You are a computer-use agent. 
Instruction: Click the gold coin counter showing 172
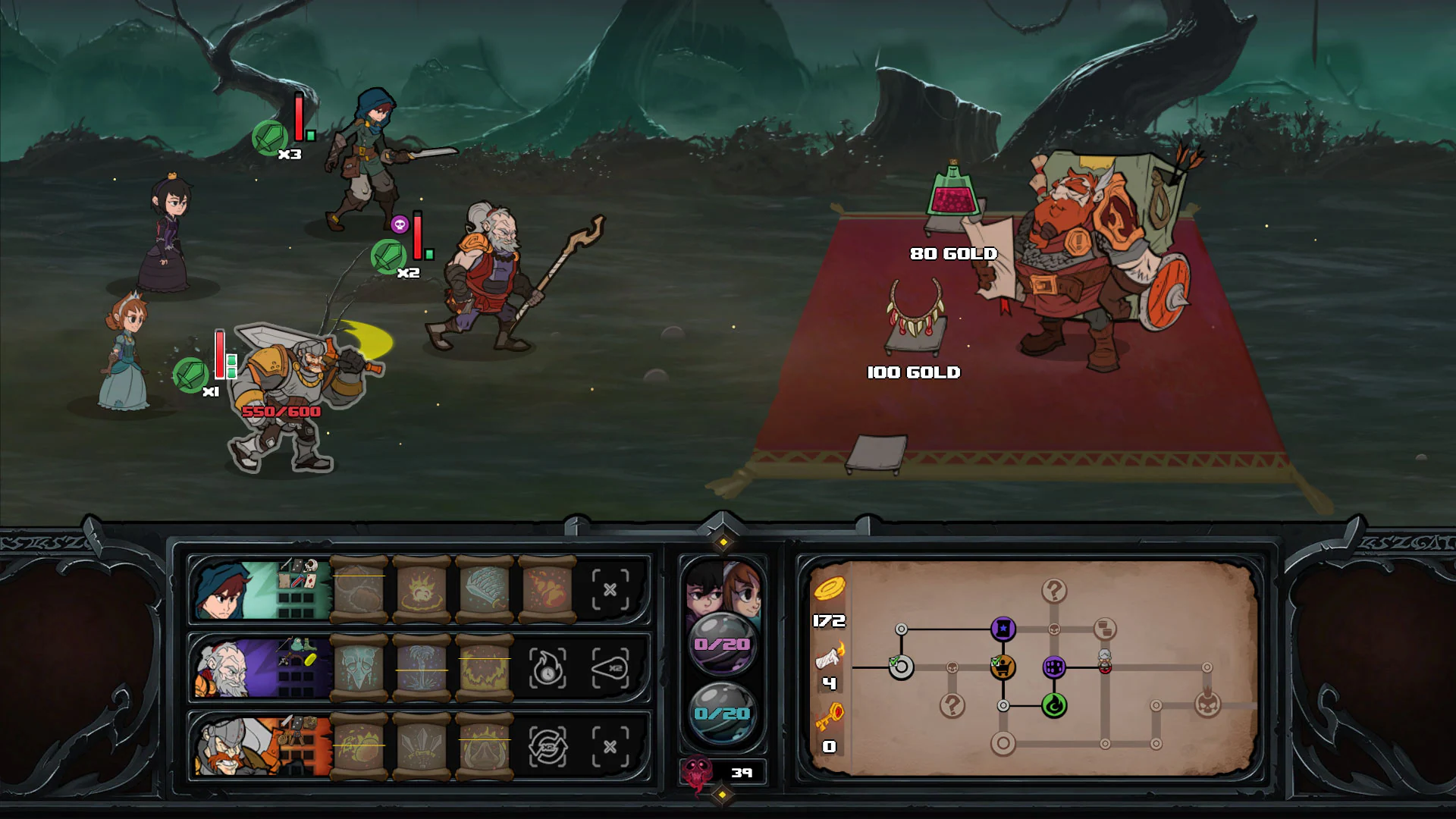click(829, 620)
